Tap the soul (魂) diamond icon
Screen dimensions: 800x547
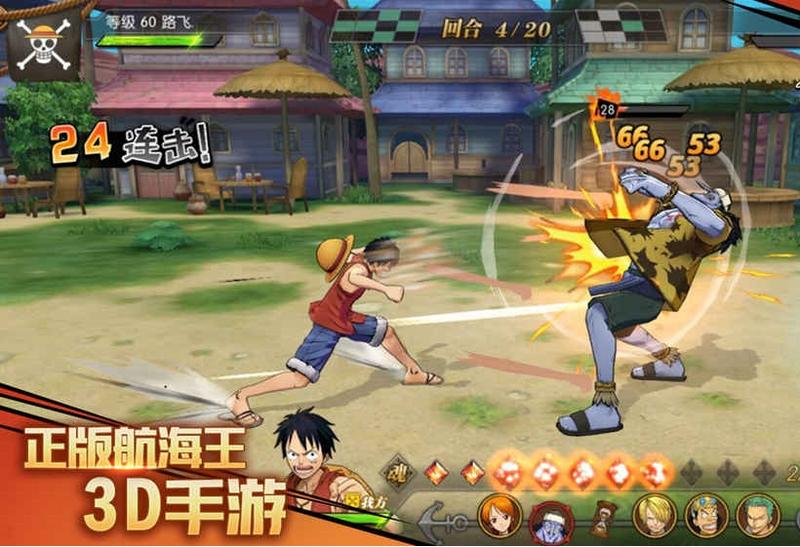[x=401, y=471]
